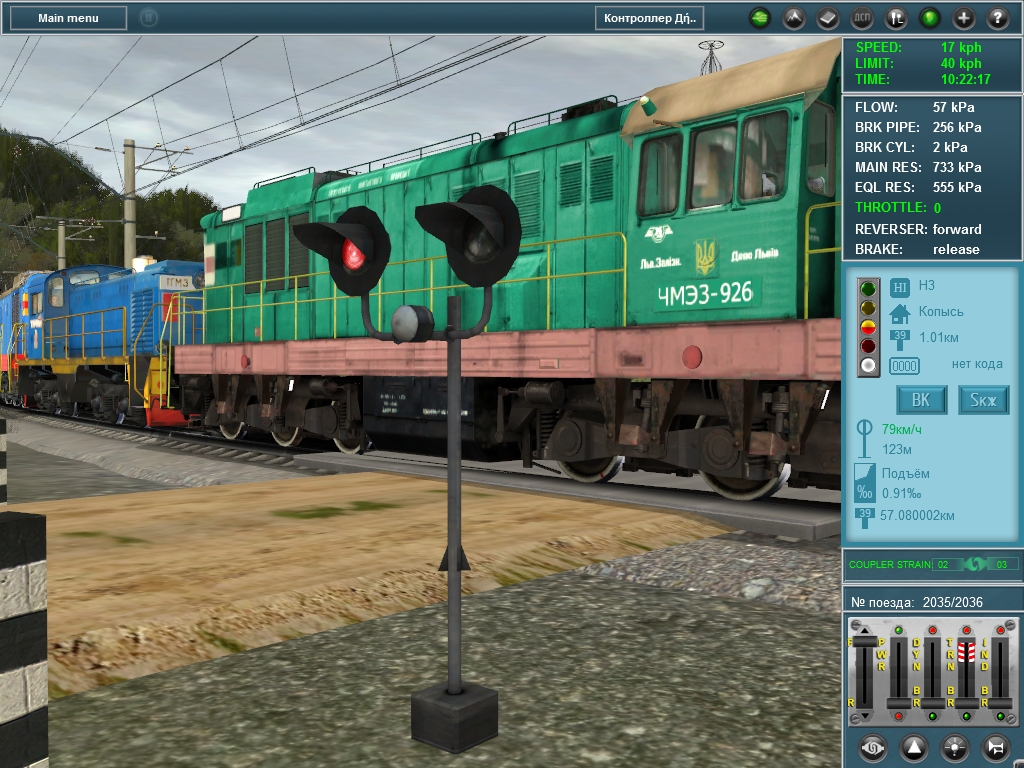Toggle the Skж button
Viewport: 1024px width, 768px height.
pyautogui.click(x=984, y=400)
